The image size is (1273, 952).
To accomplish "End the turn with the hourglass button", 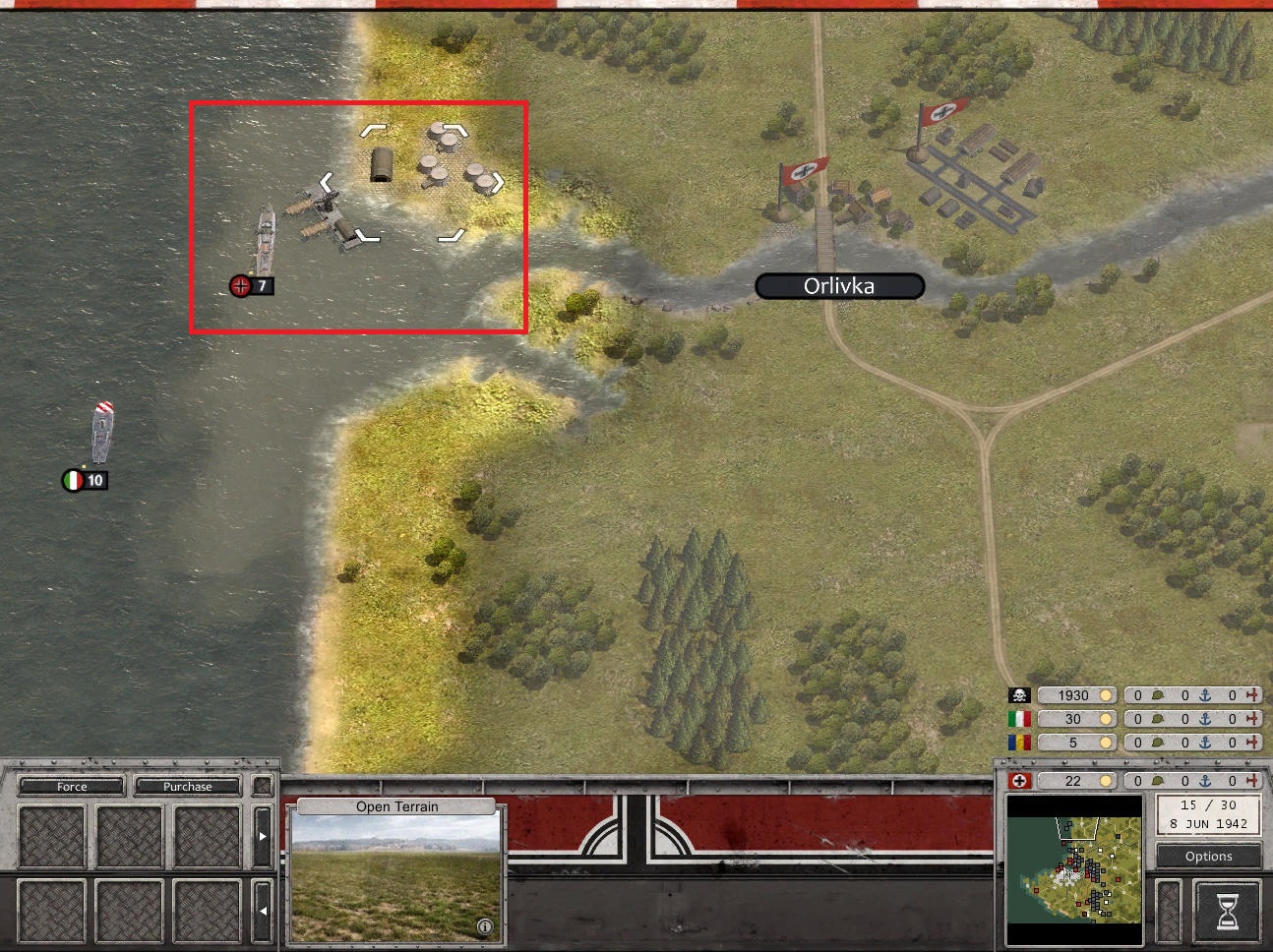I will point(1228,912).
